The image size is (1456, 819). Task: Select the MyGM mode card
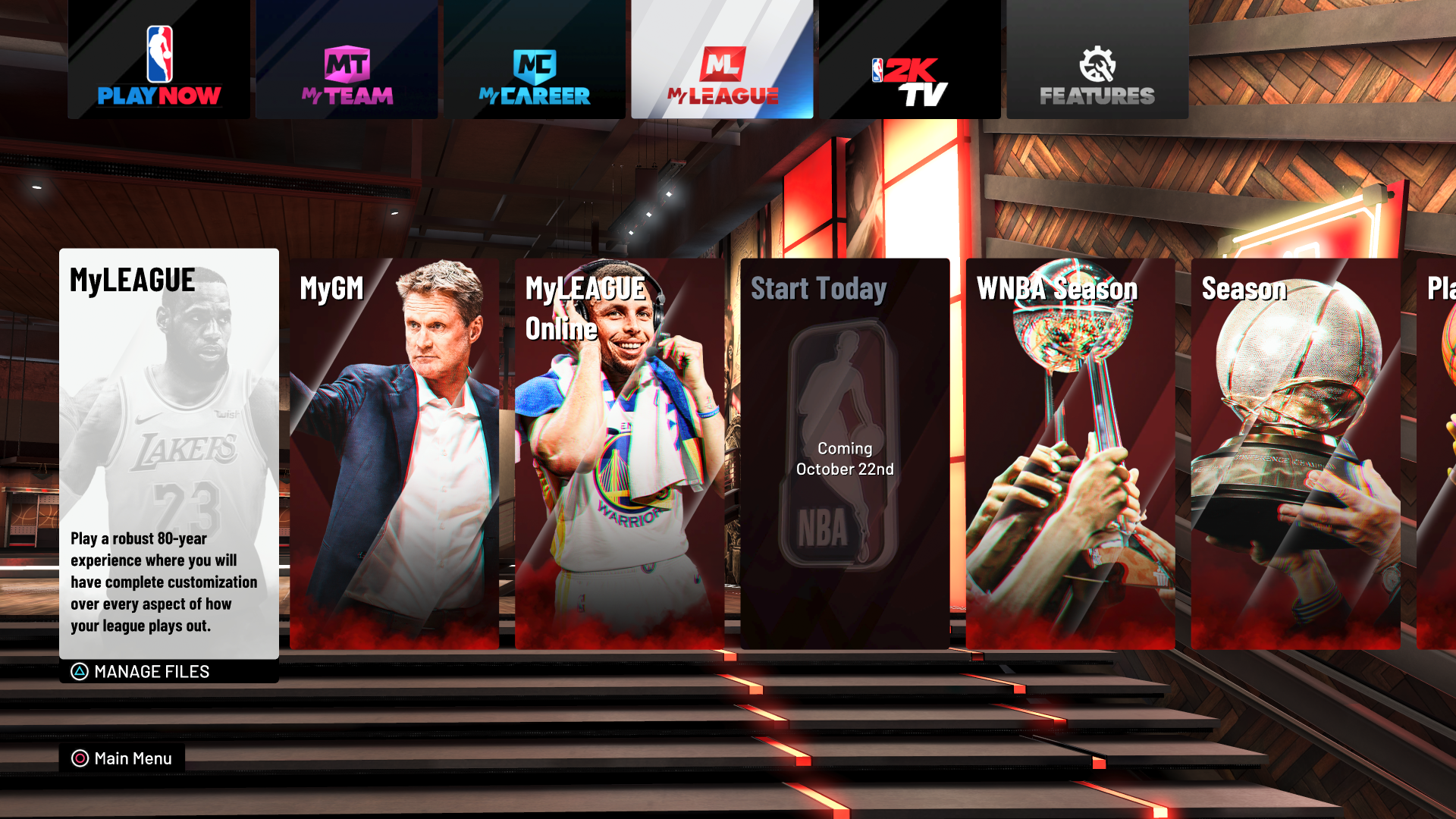point(394,455)
